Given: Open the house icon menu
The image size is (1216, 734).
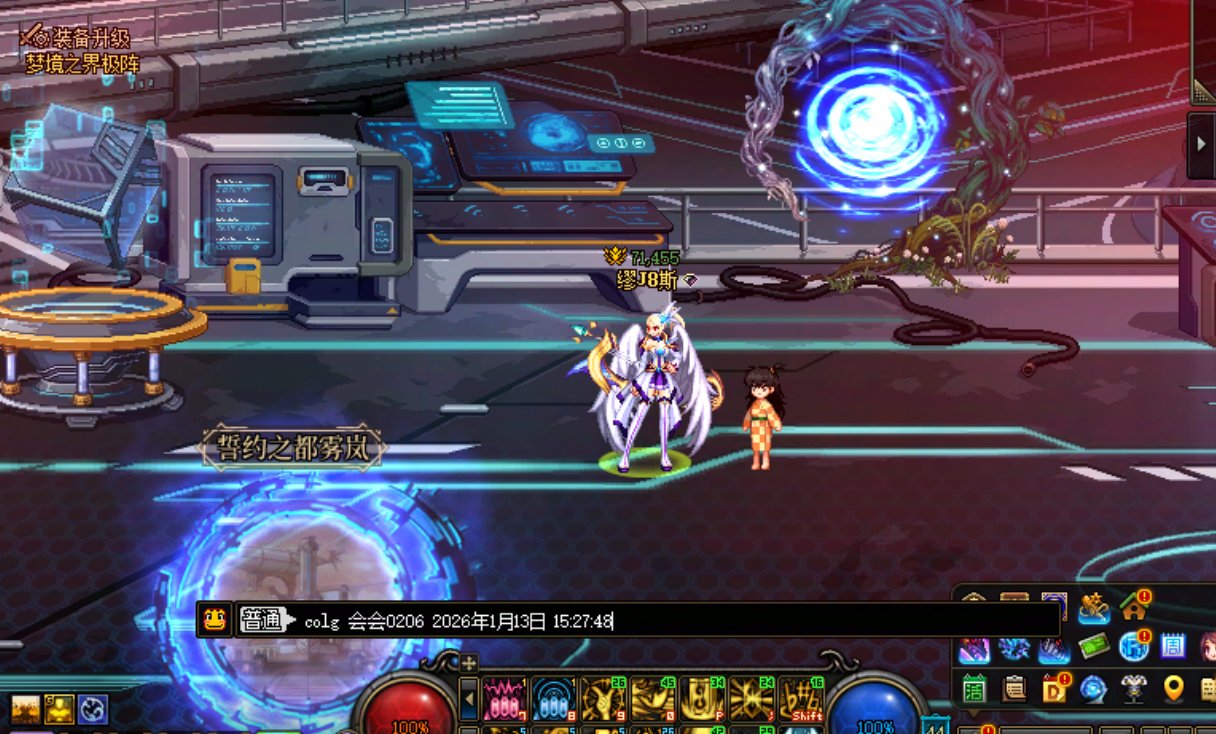Looking at the screenshot, I should [x=1134, y=606].
